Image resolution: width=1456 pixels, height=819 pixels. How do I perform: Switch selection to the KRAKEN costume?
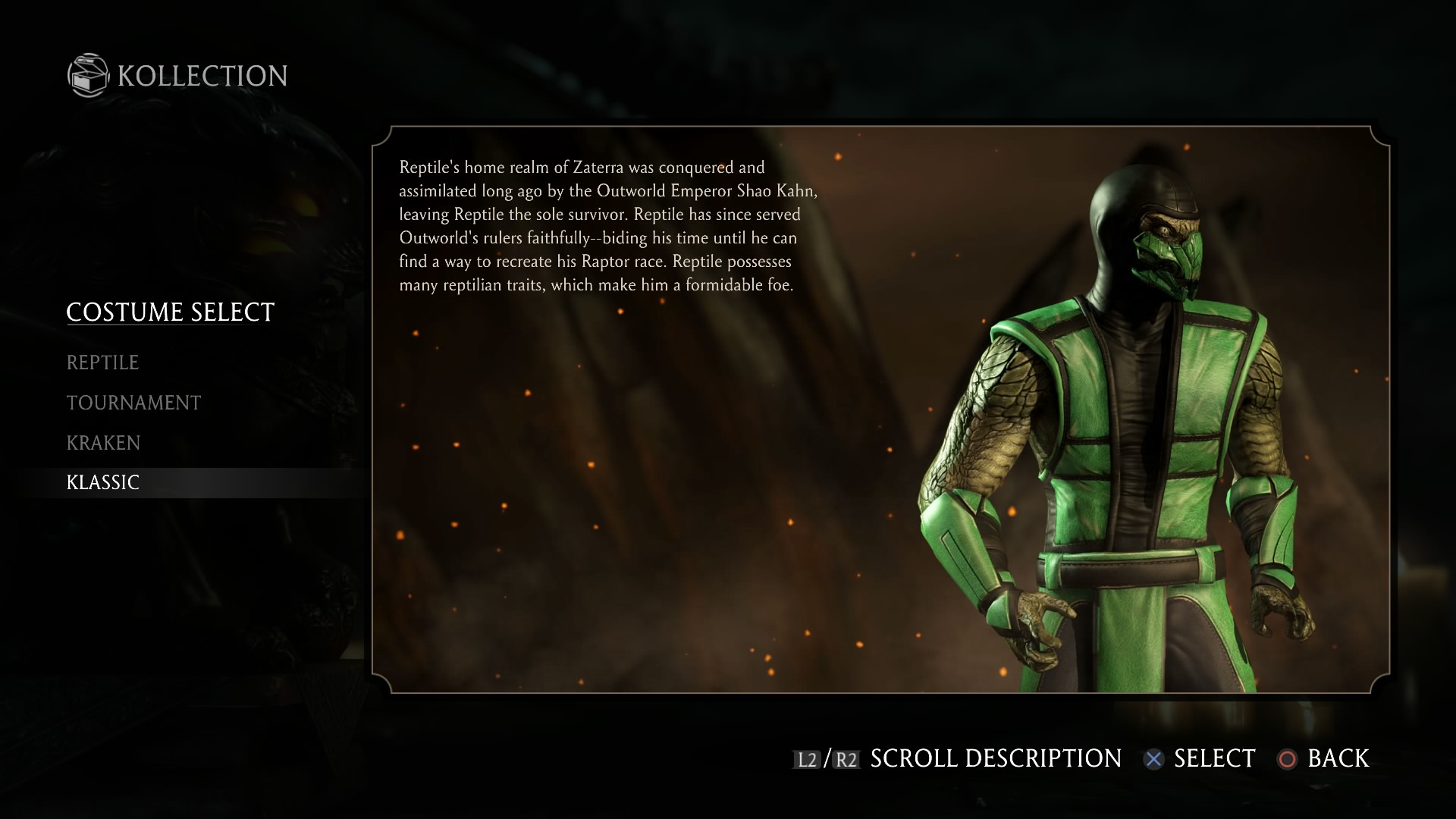click(103, 442)
